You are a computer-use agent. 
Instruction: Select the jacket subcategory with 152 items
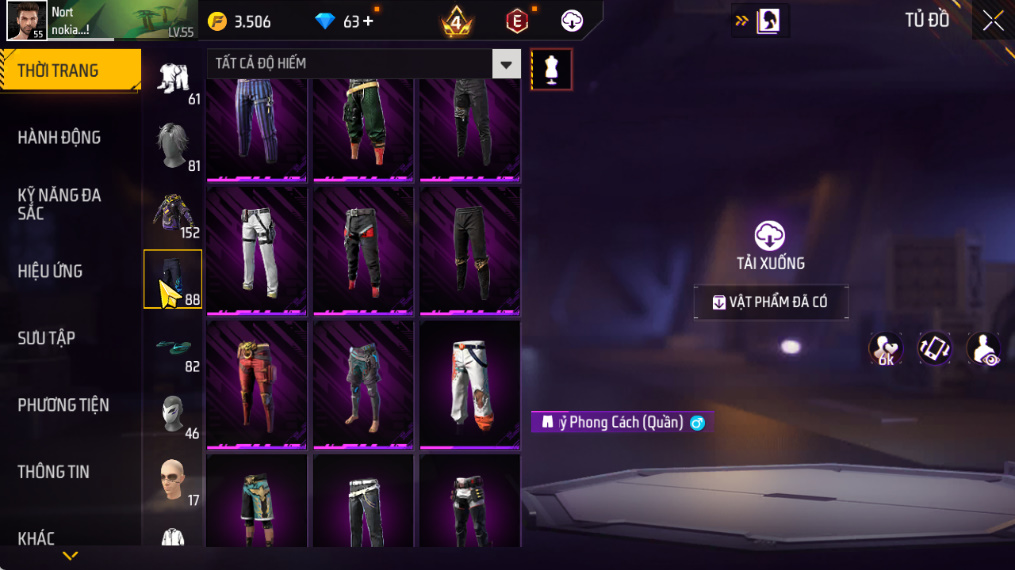[x=173, y=213]
